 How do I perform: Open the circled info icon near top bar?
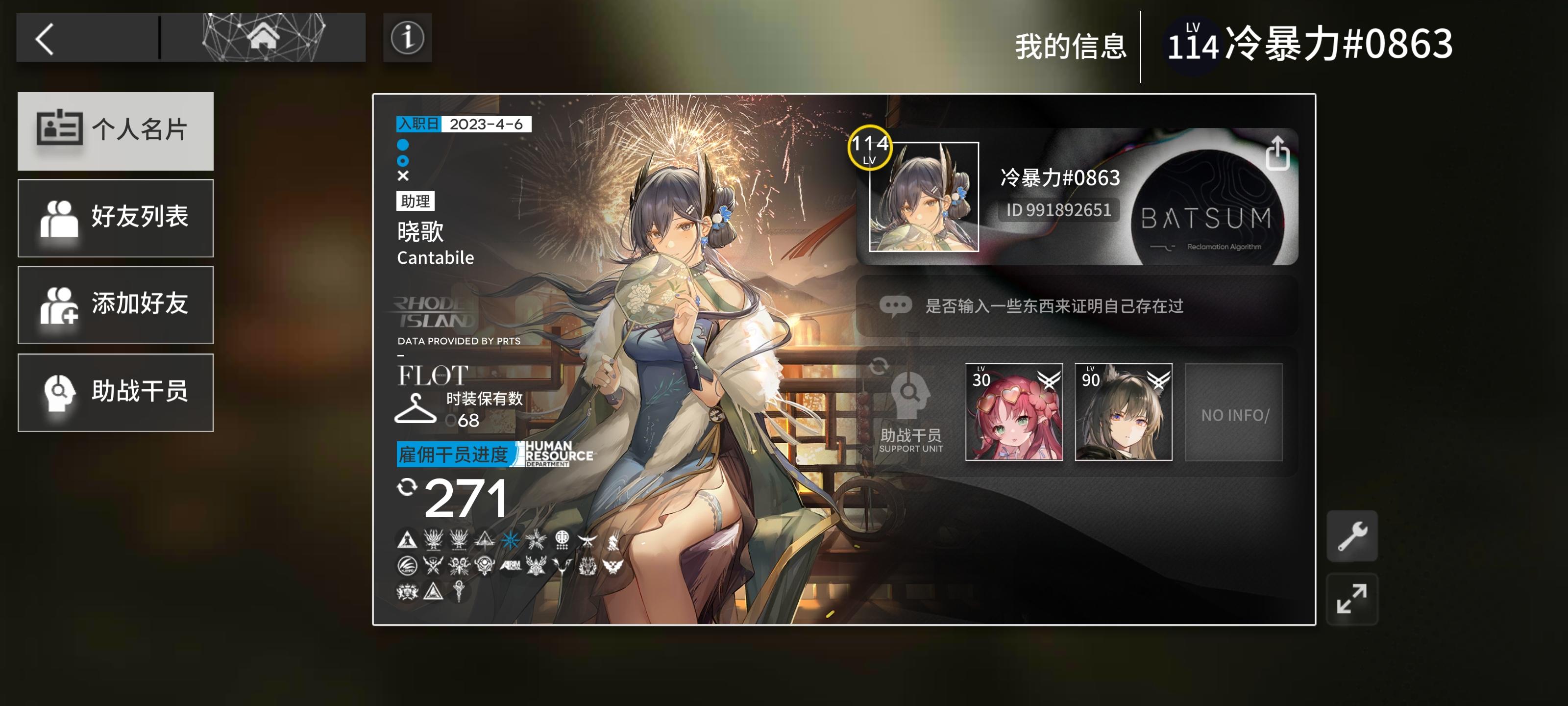(407, 38)
